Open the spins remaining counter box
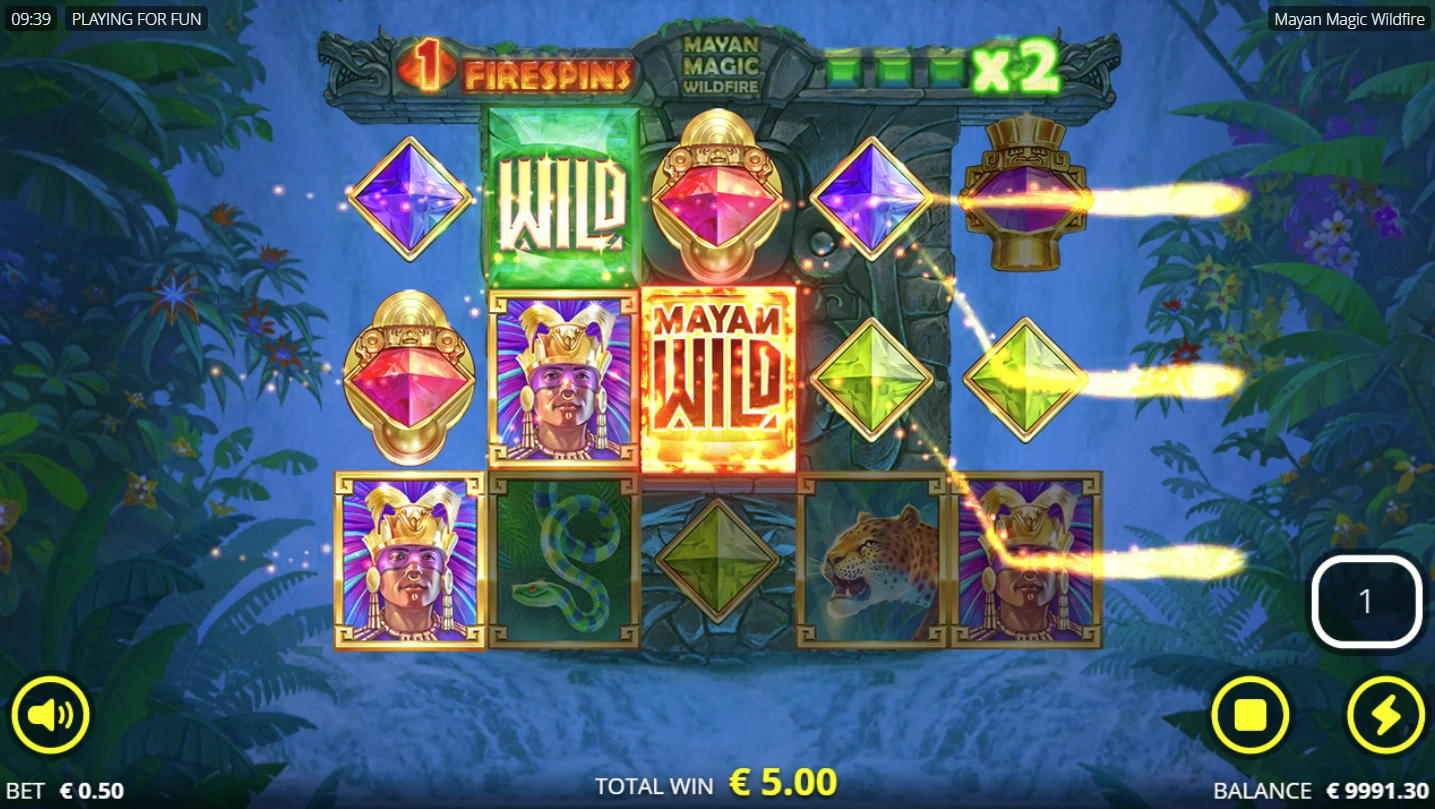The image size is (1435, 809). point(1366,599)
